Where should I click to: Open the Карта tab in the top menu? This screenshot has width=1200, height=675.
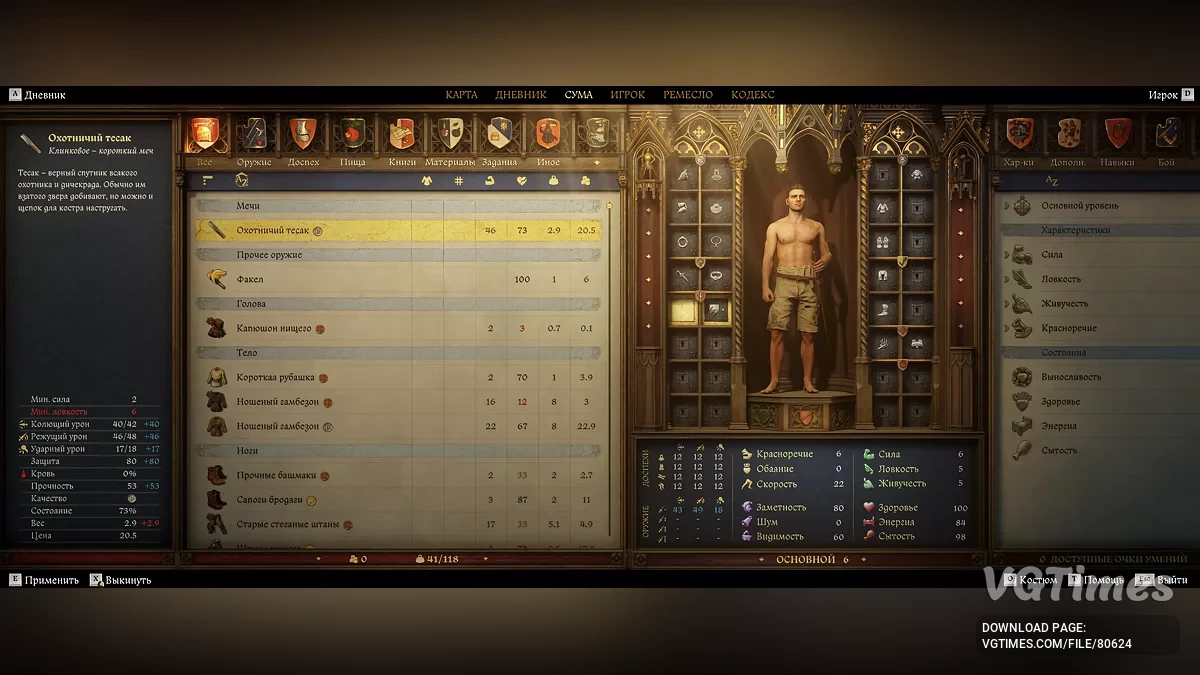click(x=461, y=95)
